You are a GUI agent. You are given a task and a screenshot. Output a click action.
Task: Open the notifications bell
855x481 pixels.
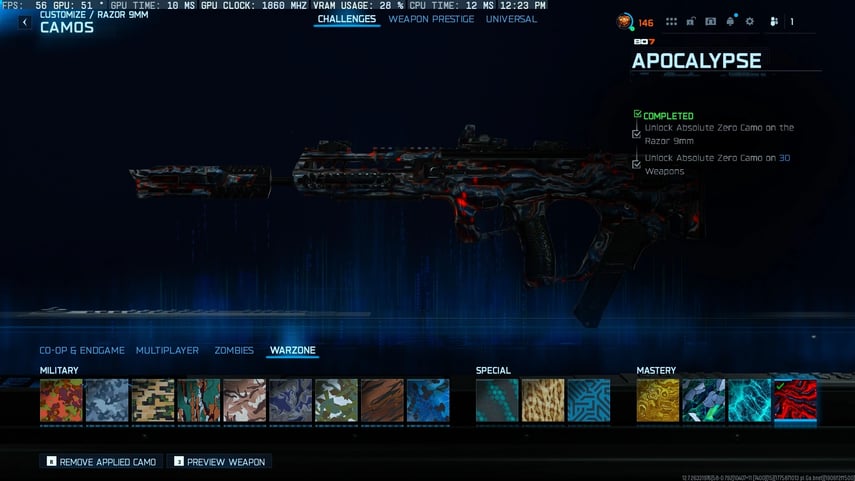pos(731,22)
